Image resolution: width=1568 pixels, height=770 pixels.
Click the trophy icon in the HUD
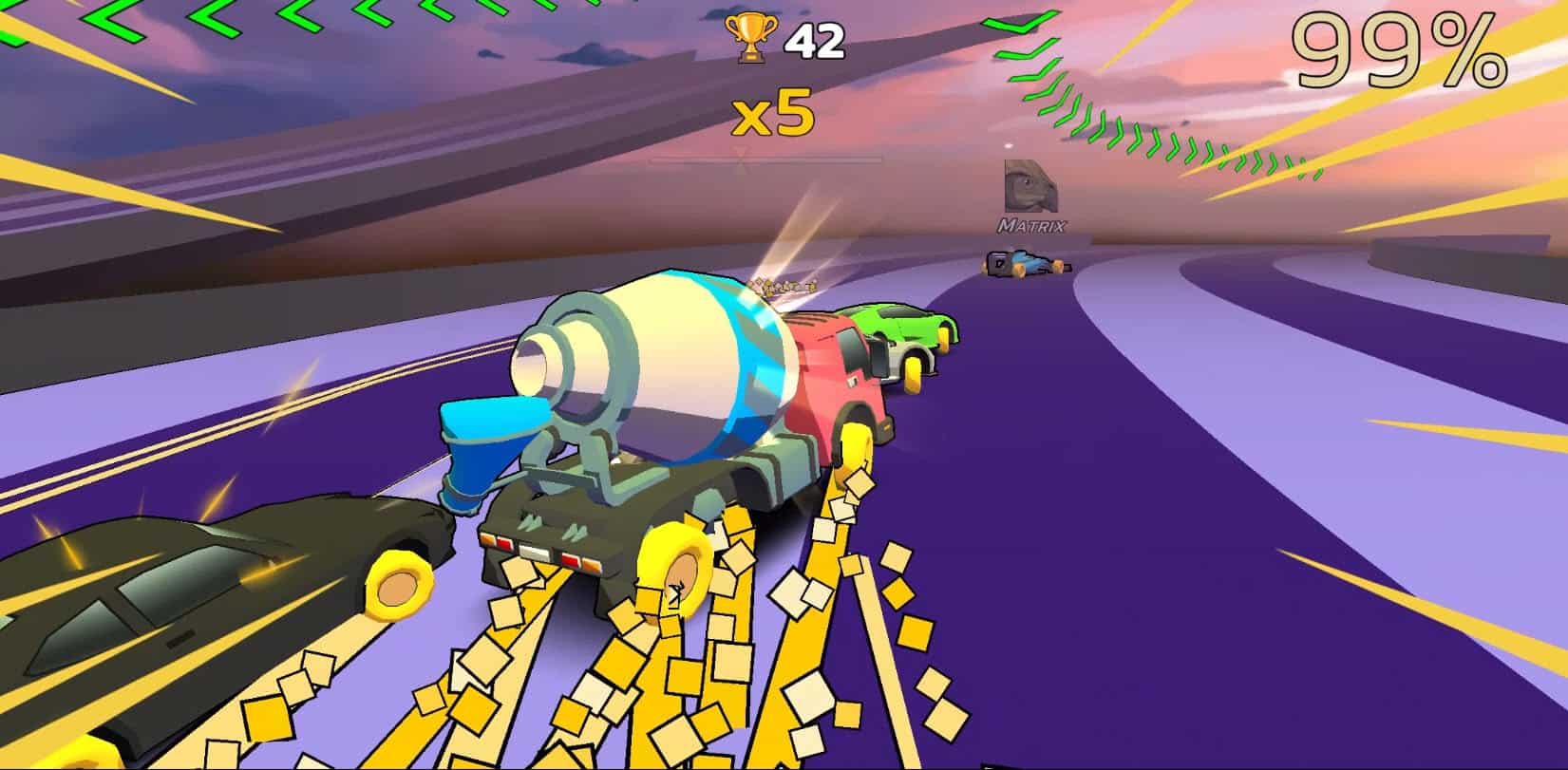750,40
